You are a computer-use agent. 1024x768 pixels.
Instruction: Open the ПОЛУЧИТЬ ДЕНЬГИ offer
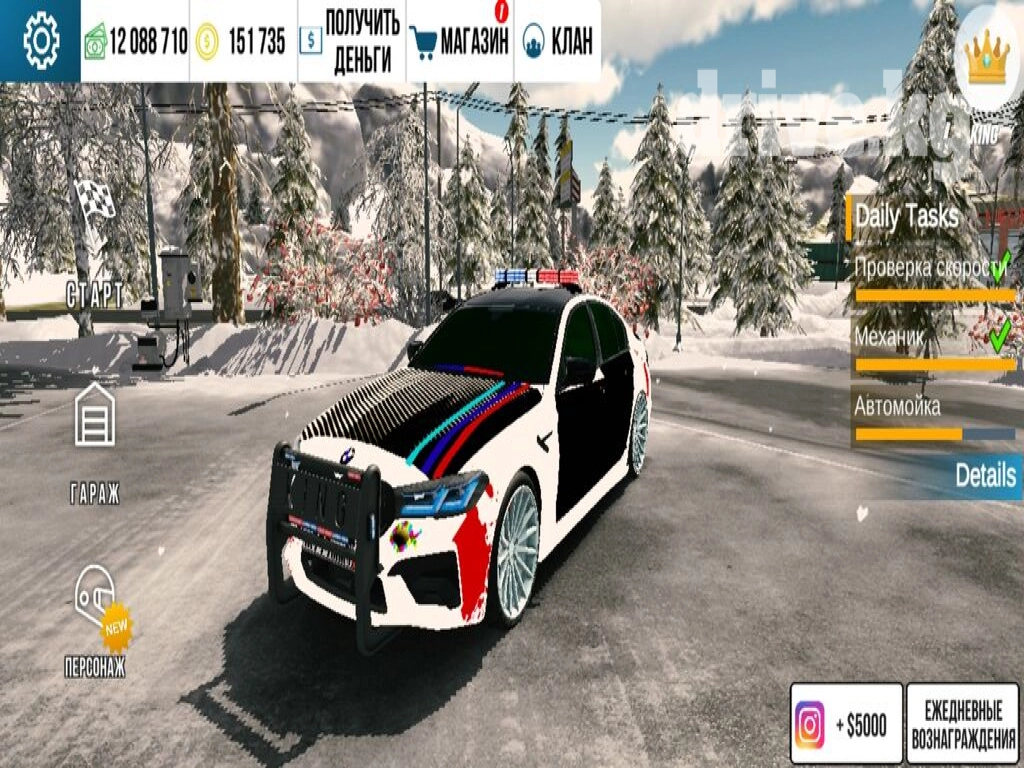pos(352,41)
